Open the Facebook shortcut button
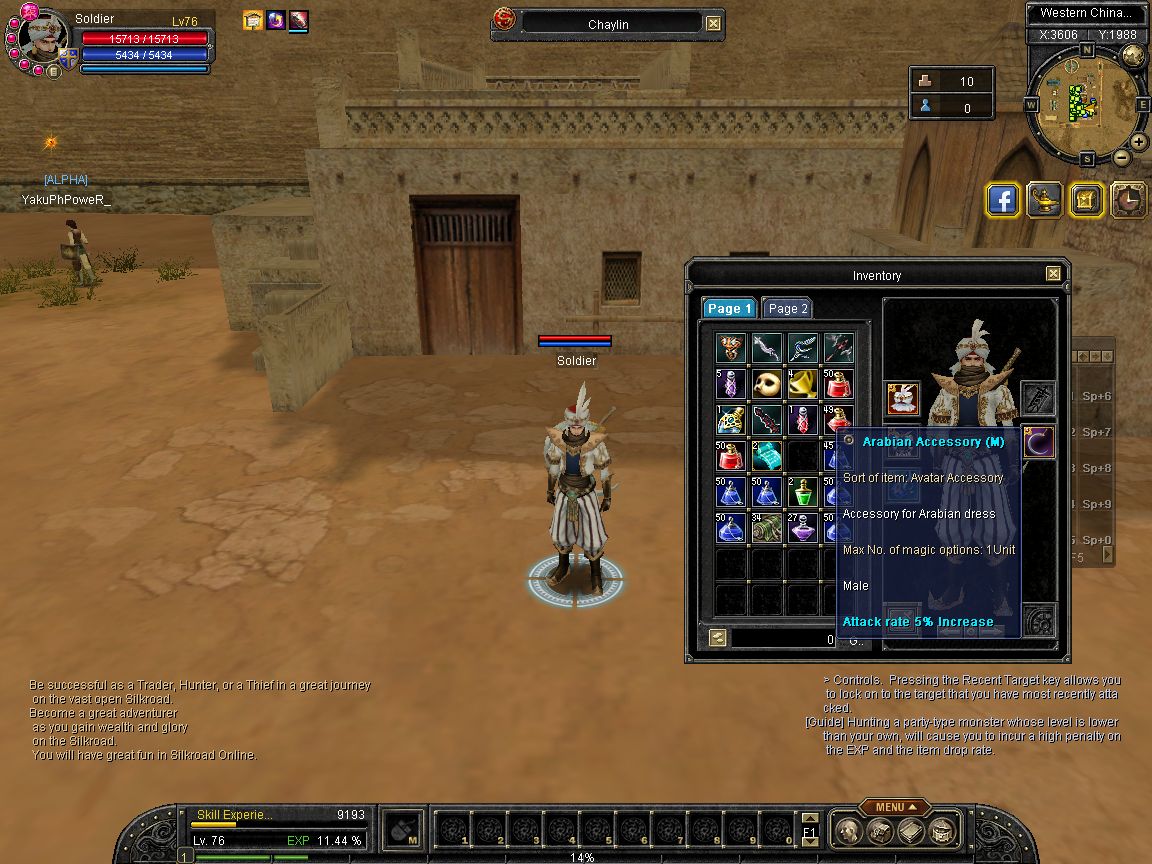Screen dimensions: 1152x864 [x=1003, y=200]
